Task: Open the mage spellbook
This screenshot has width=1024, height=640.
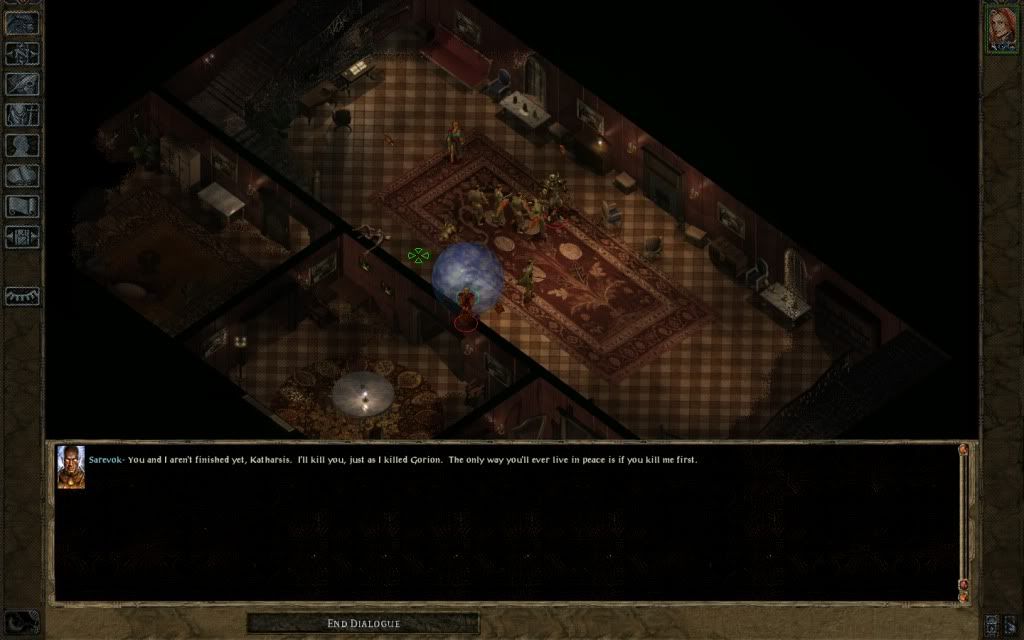Action: [22, 177]
